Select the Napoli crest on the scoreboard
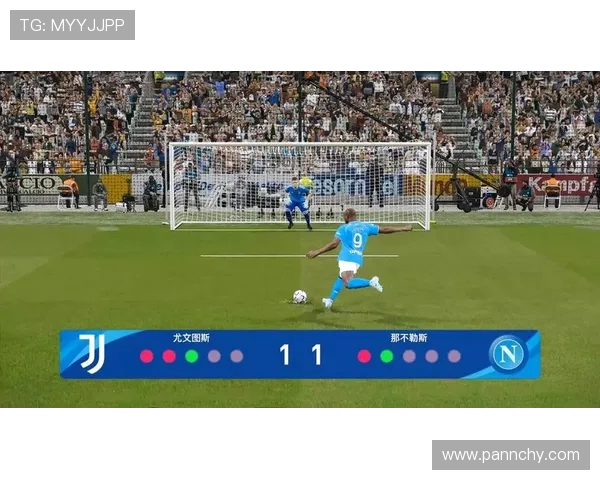The height and width of the screenshot is (480, 600). point(507,354)
